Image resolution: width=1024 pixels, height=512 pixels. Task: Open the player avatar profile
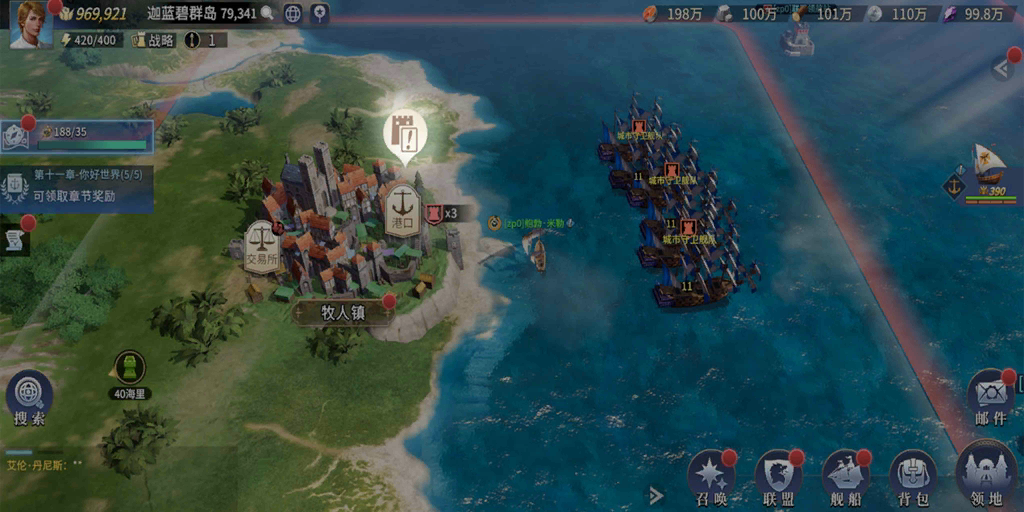(30, 24)
